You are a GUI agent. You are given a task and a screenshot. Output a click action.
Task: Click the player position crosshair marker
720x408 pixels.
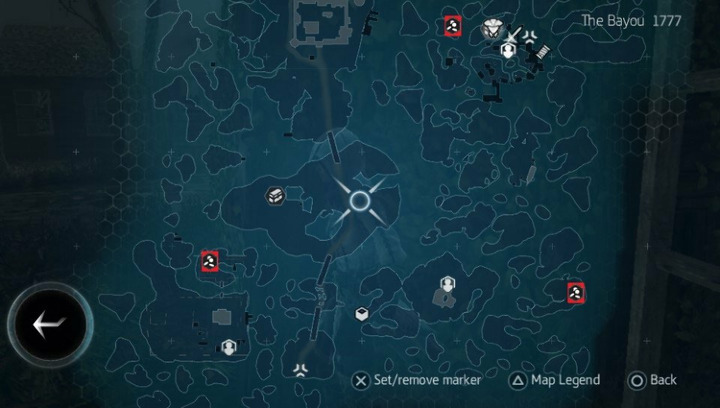tap(360, 201)
